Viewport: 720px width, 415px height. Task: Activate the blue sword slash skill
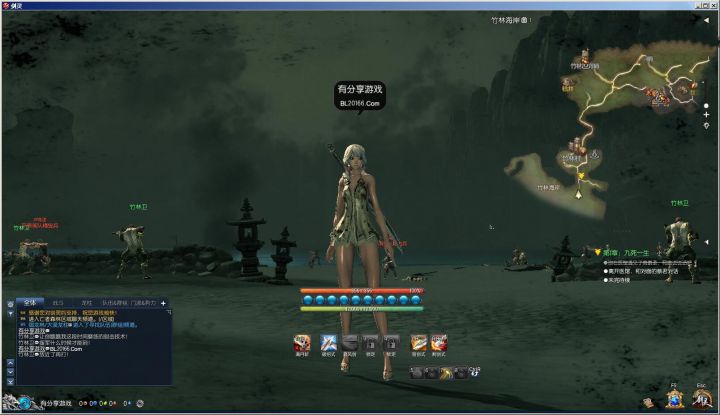click(327, 343)
